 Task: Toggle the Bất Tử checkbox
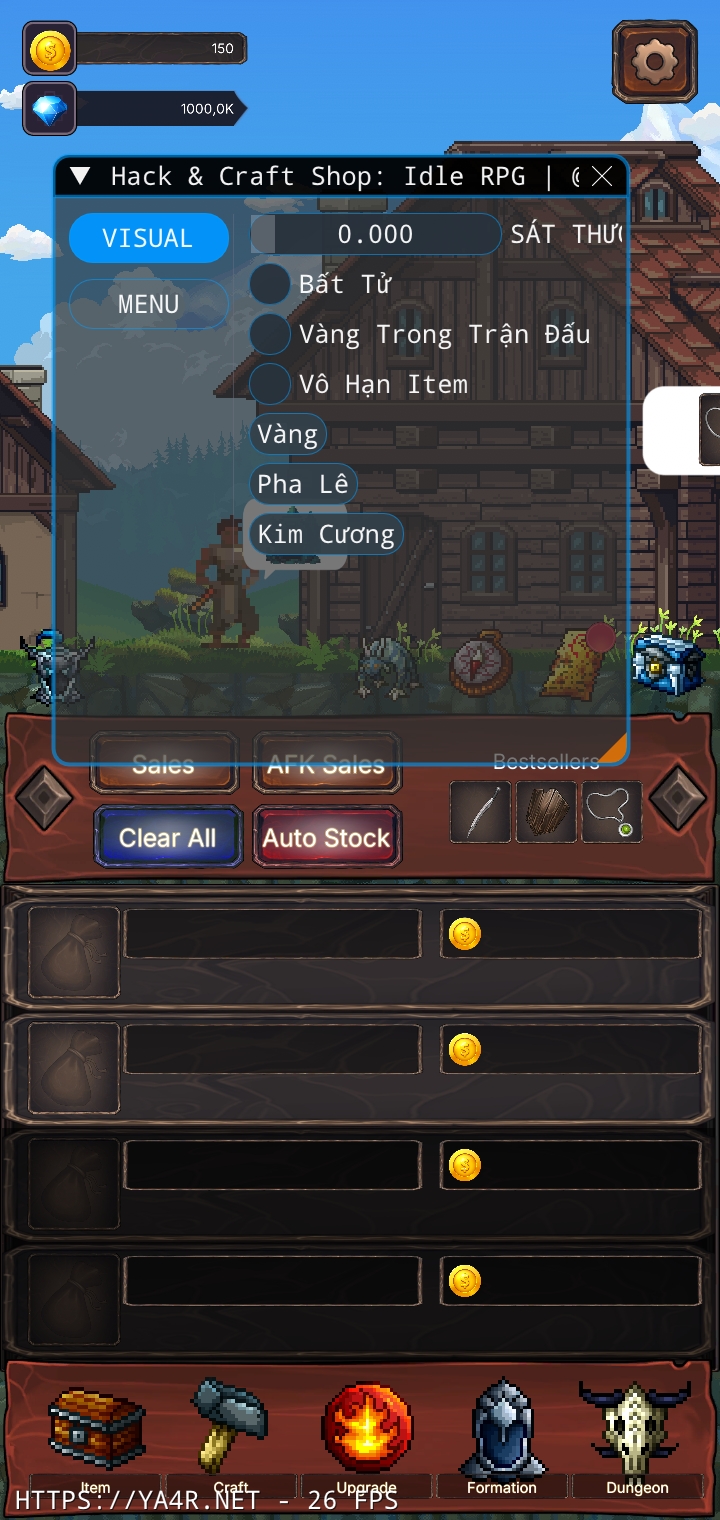(269, 284)
